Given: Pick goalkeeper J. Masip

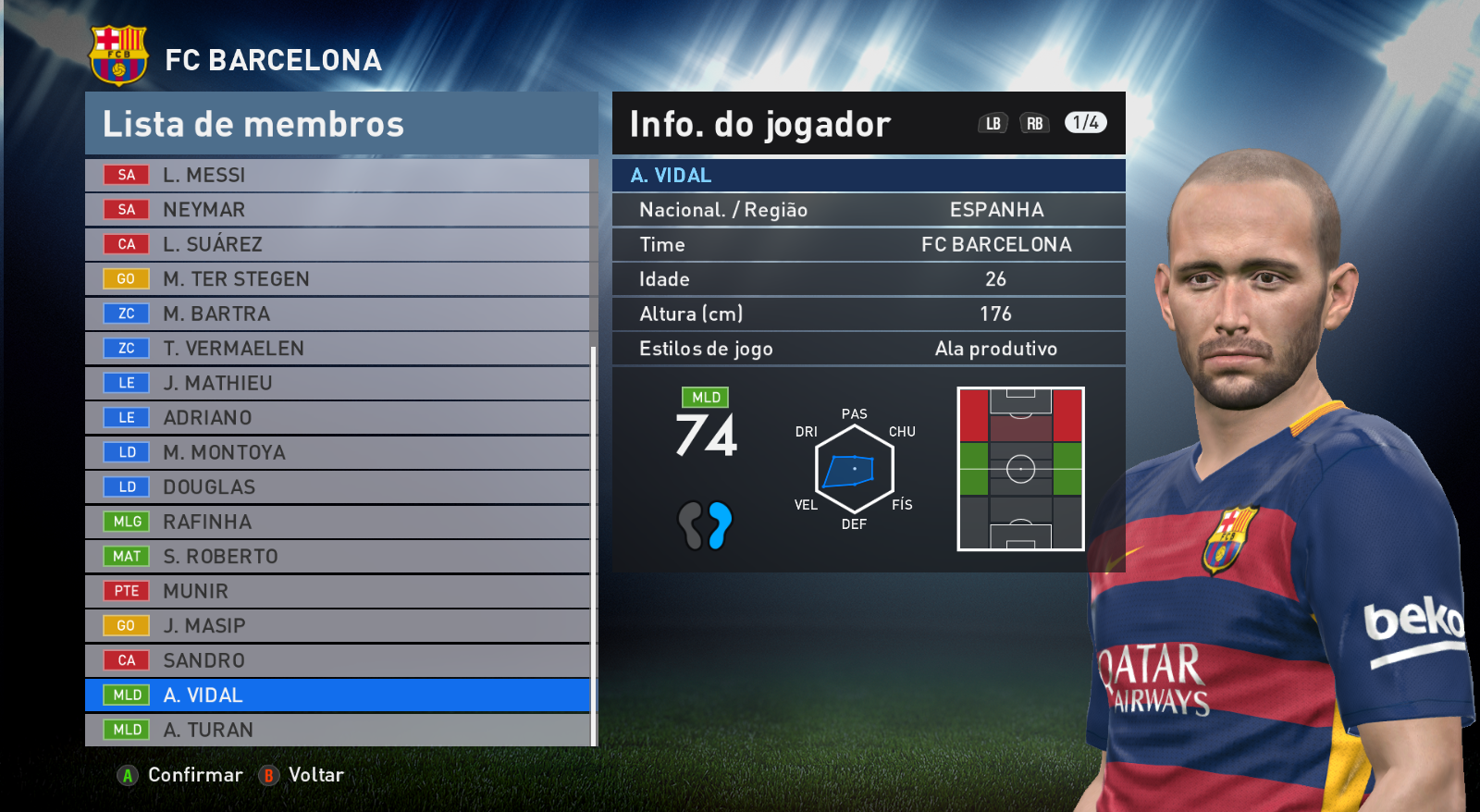Looking at the screenshot, I should pyautogui.click(x=337, y=626).
